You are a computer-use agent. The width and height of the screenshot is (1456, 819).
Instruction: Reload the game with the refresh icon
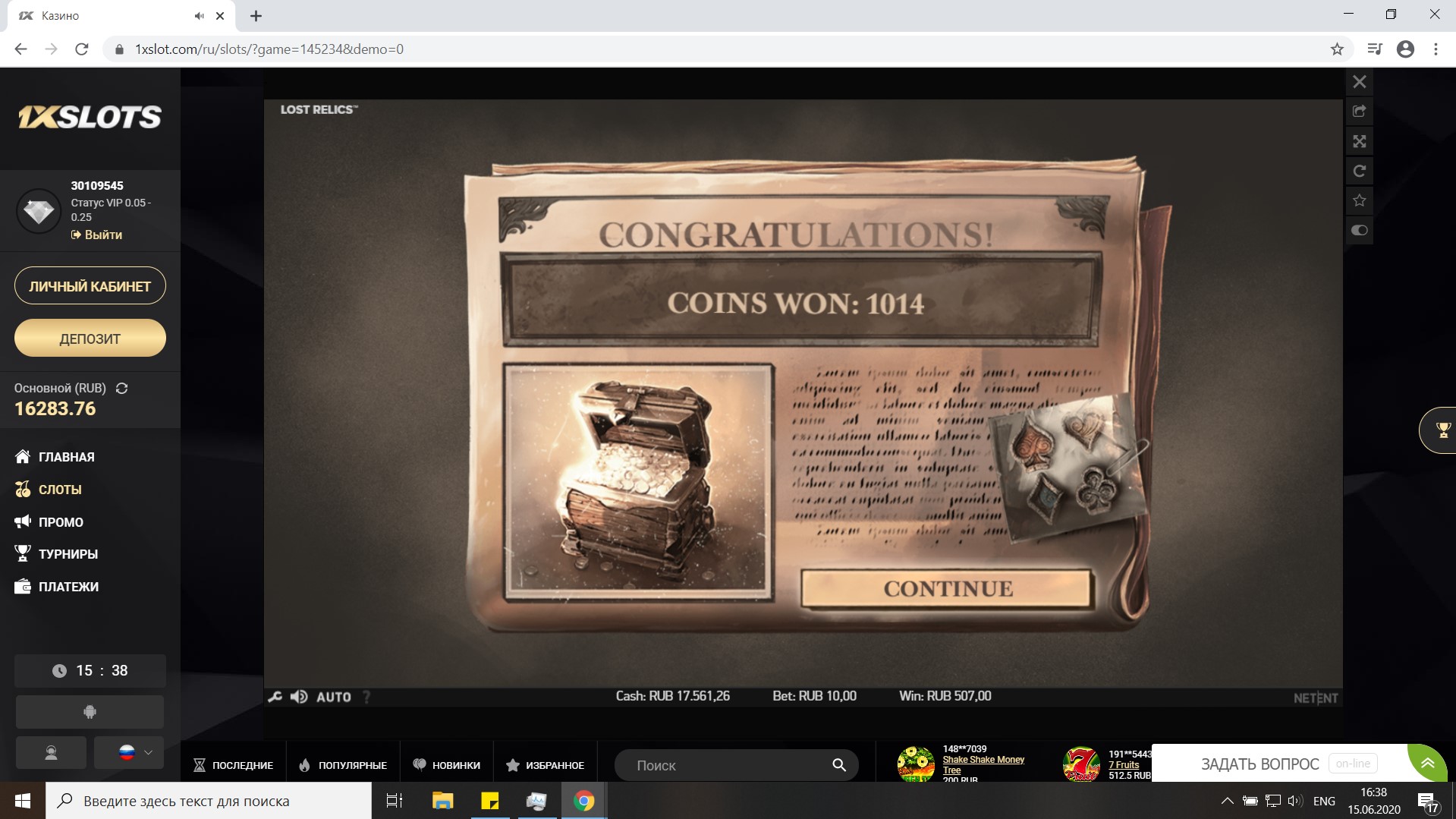point(1359,171)
